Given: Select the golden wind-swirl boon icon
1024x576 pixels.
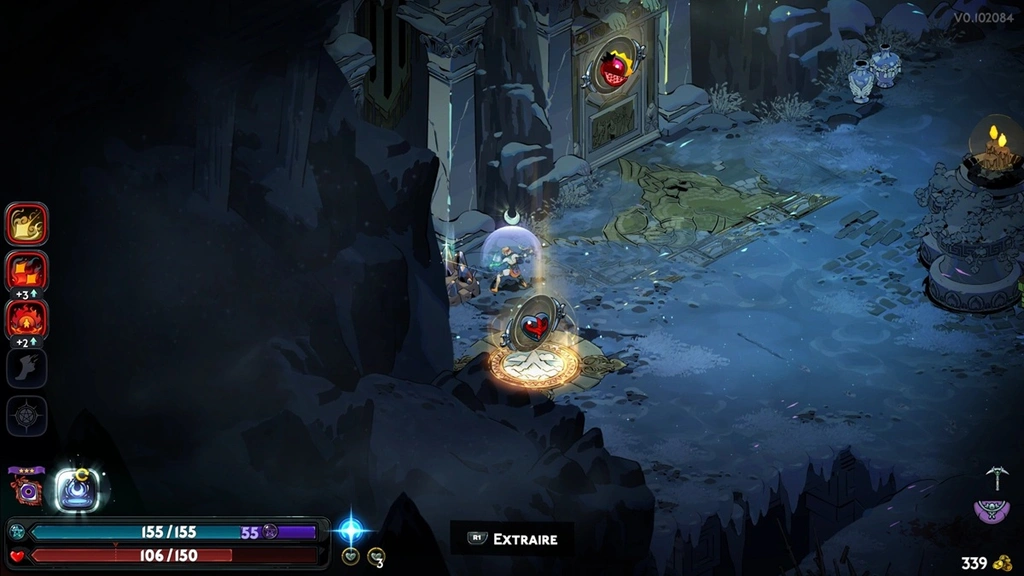Looking at the screenshot, I should [x=27, y=224].
